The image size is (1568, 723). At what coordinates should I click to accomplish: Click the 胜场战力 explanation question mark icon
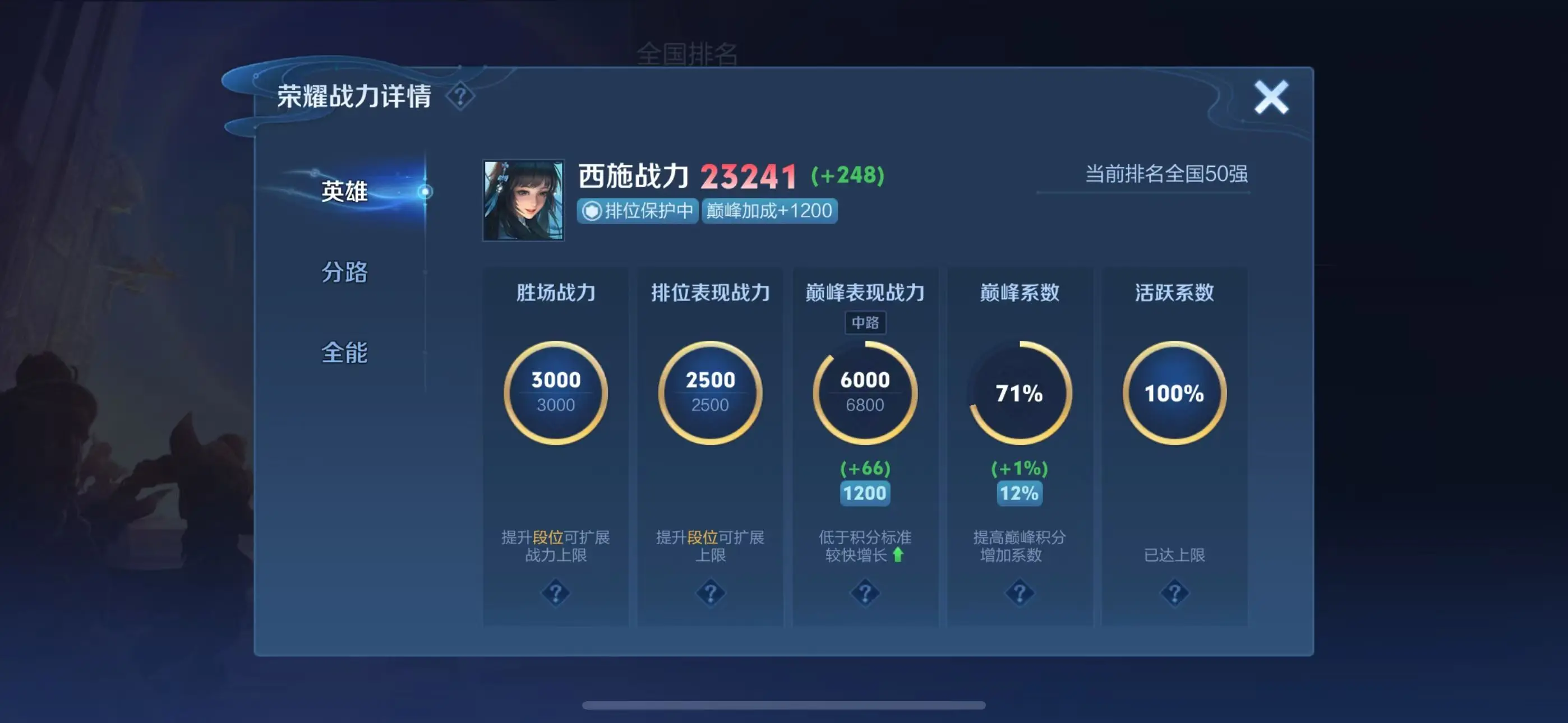(555, 593)
